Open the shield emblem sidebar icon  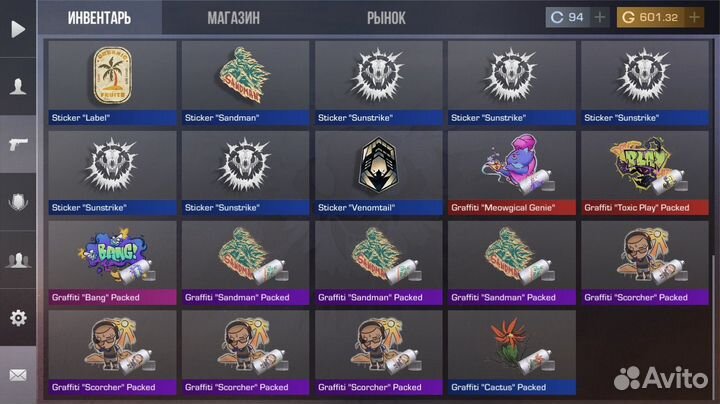tap(17, 202)
